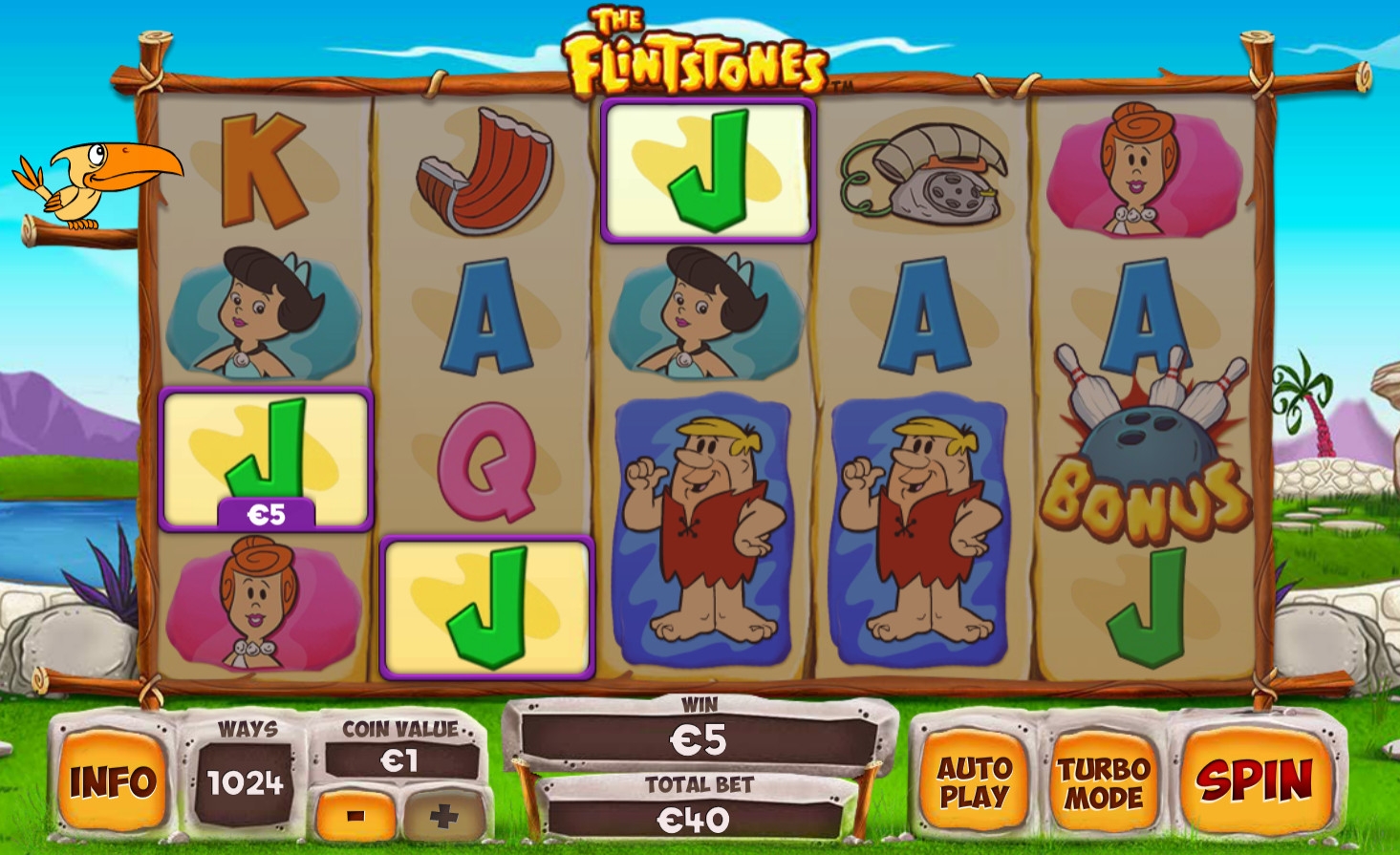Toggle Turbo Mode

pyautogui.click(x=1104, y=781)
